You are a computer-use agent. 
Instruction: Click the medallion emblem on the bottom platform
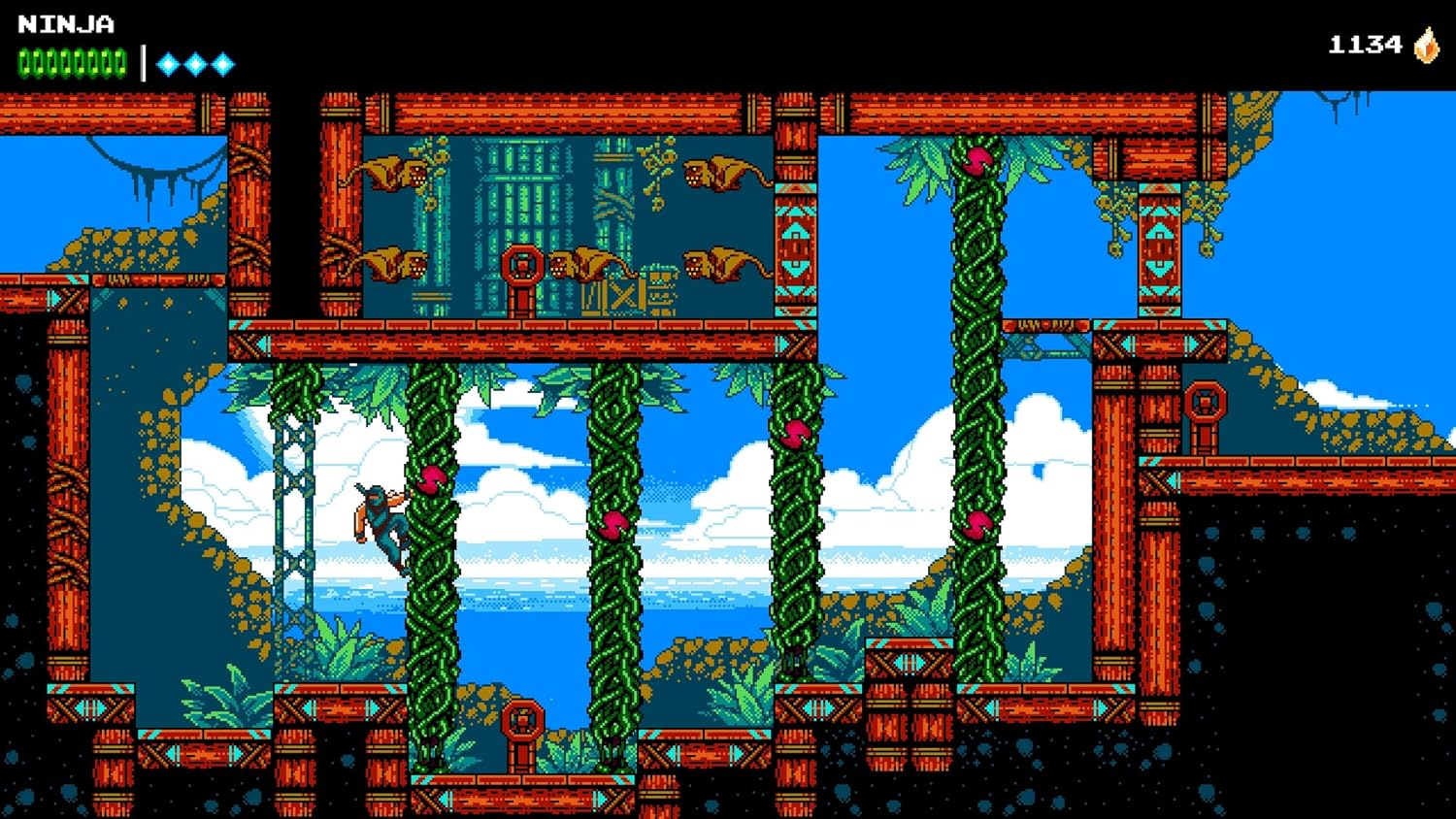(x=520, y=718)
